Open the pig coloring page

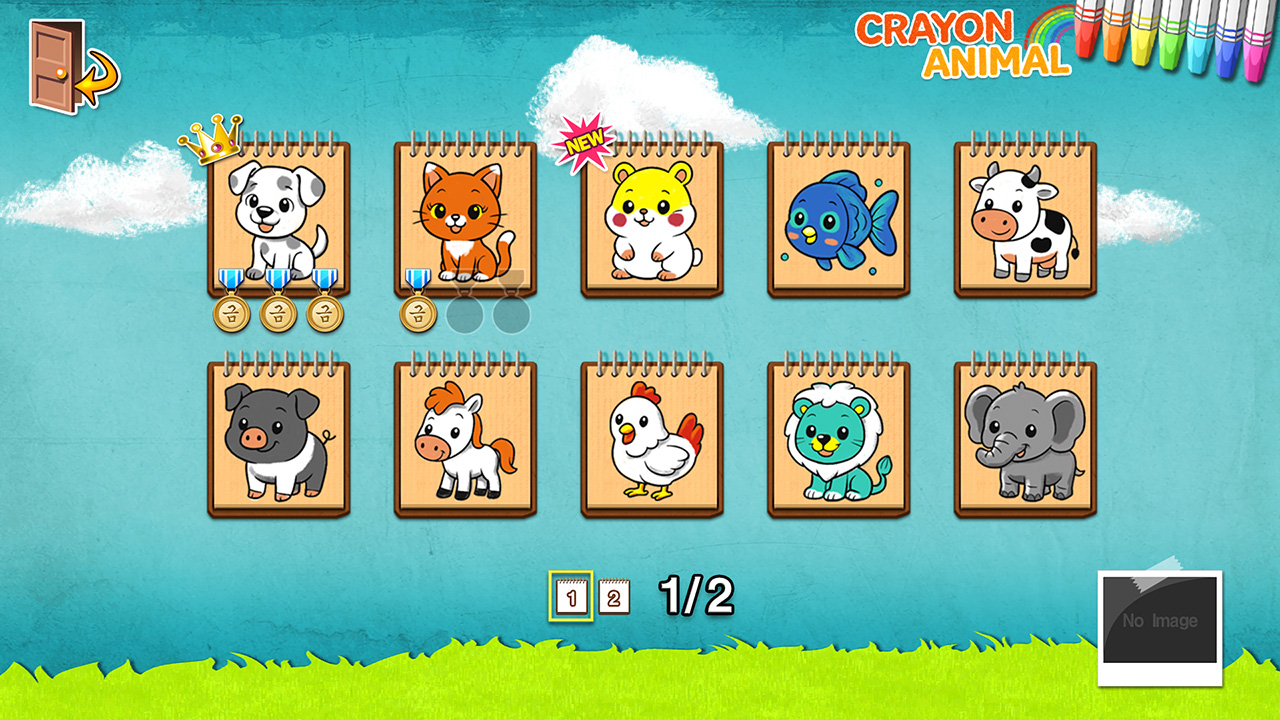coord(280,437)
